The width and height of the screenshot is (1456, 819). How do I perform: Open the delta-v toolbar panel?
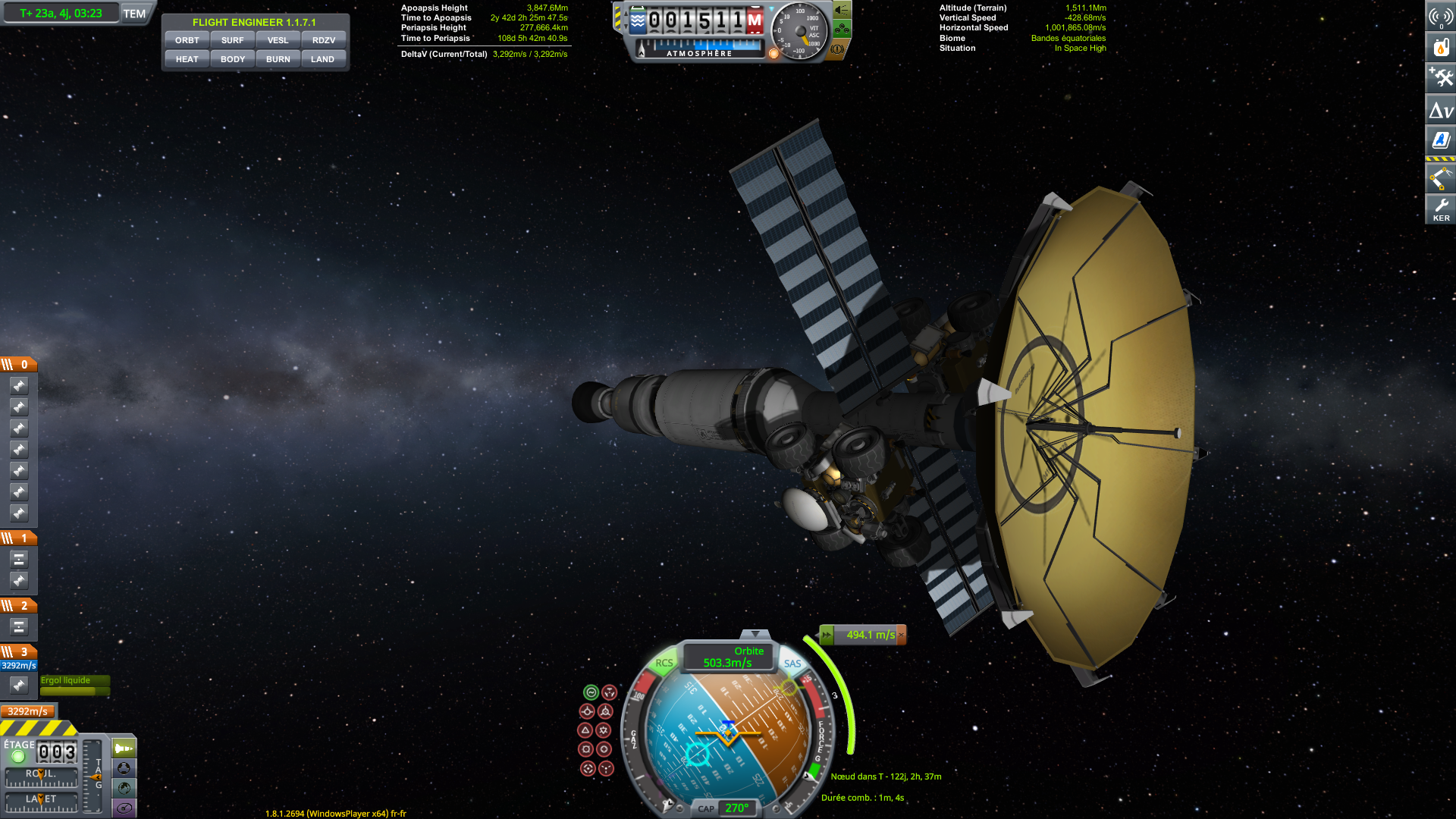[1441, 111]
